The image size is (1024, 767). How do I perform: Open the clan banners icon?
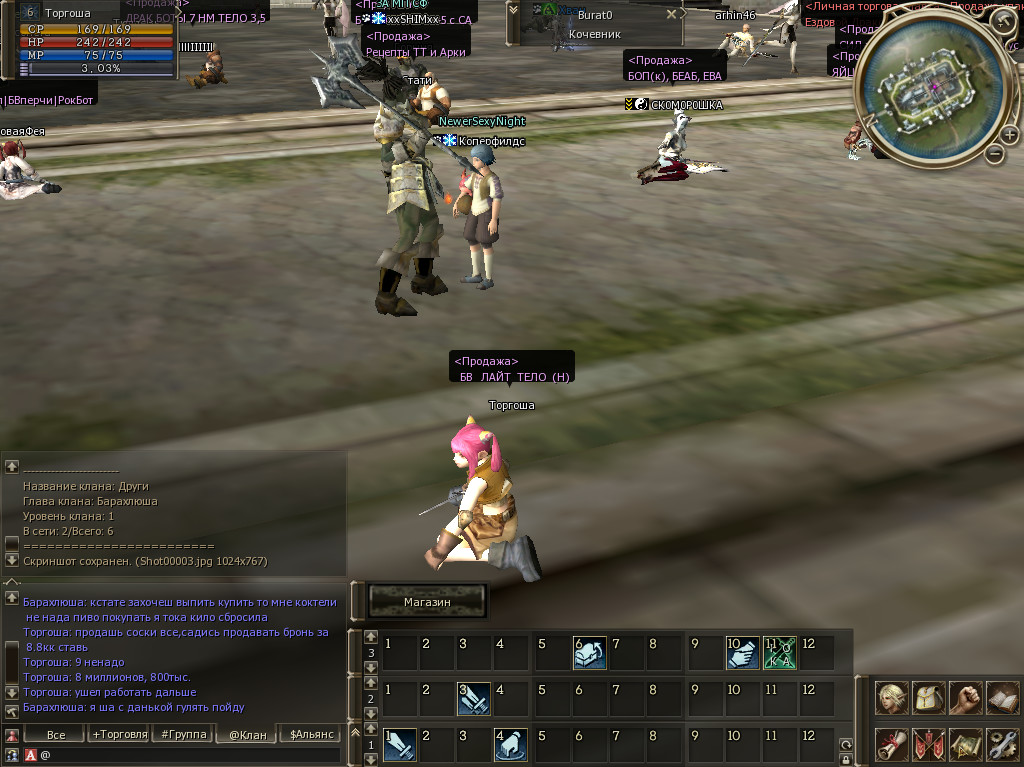(x=929, y=744)
